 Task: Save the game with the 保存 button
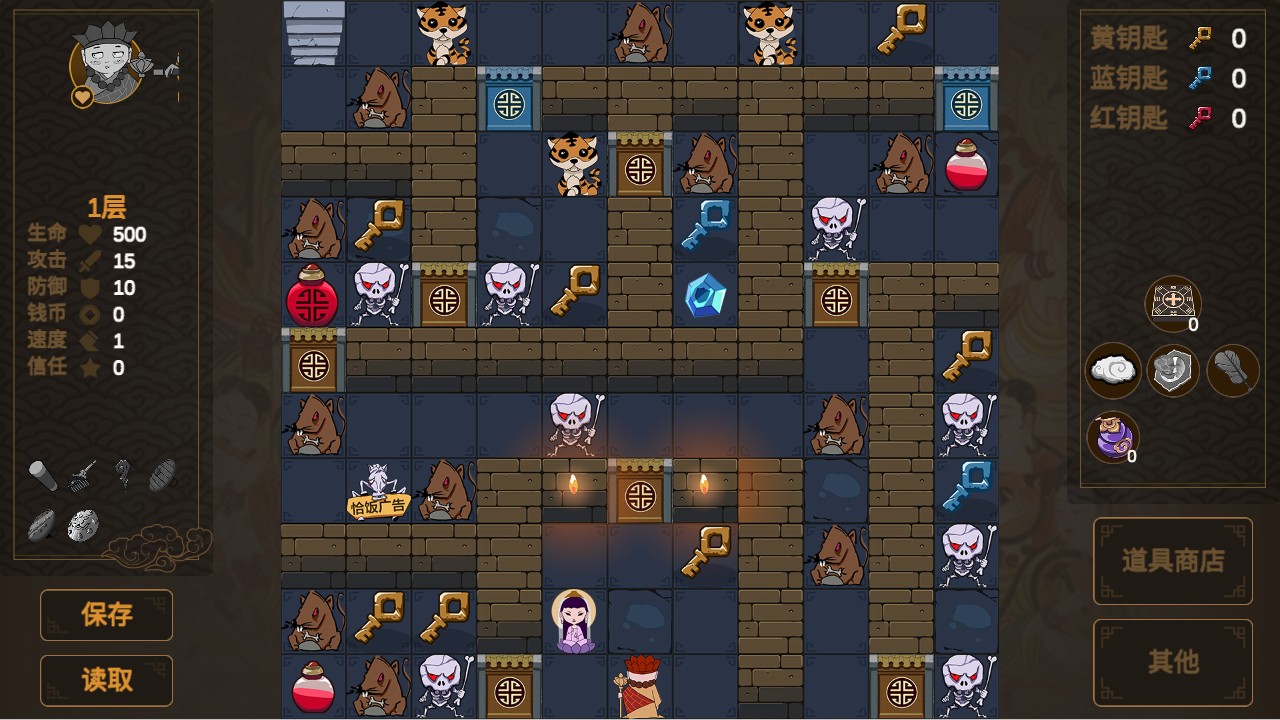click(106, 614)
